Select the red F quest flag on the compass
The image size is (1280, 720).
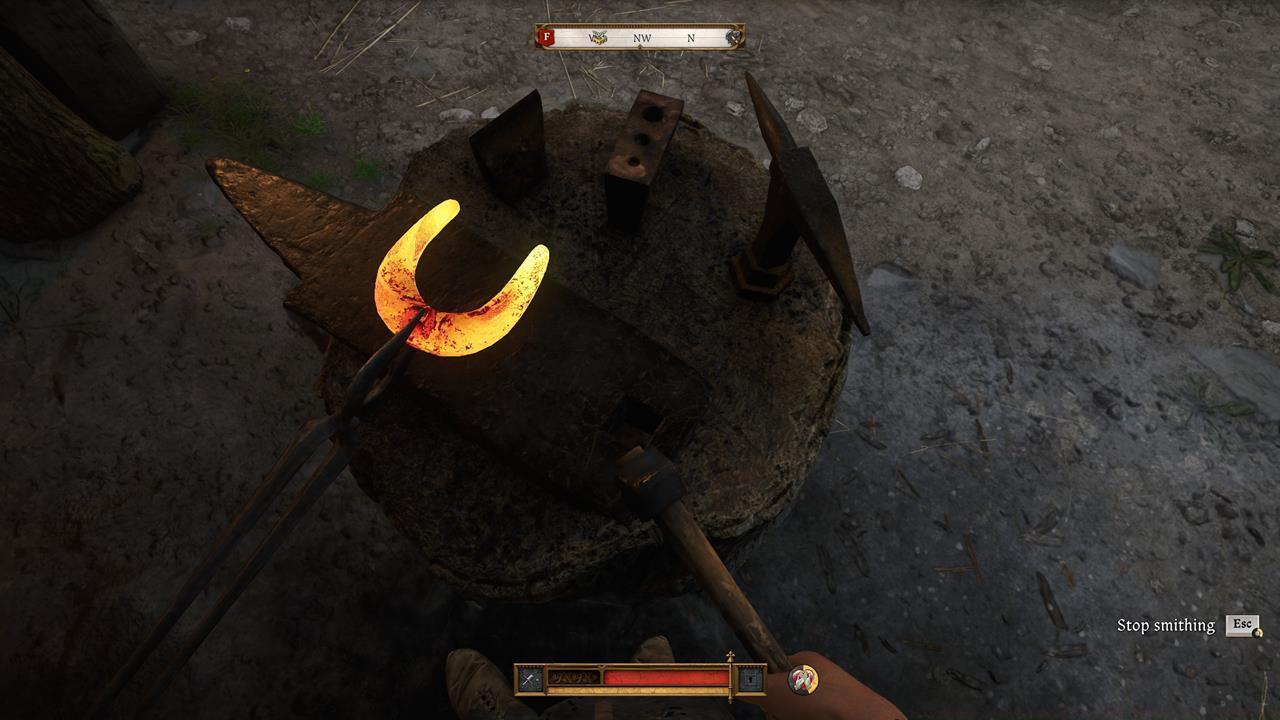tap(547, 37)
